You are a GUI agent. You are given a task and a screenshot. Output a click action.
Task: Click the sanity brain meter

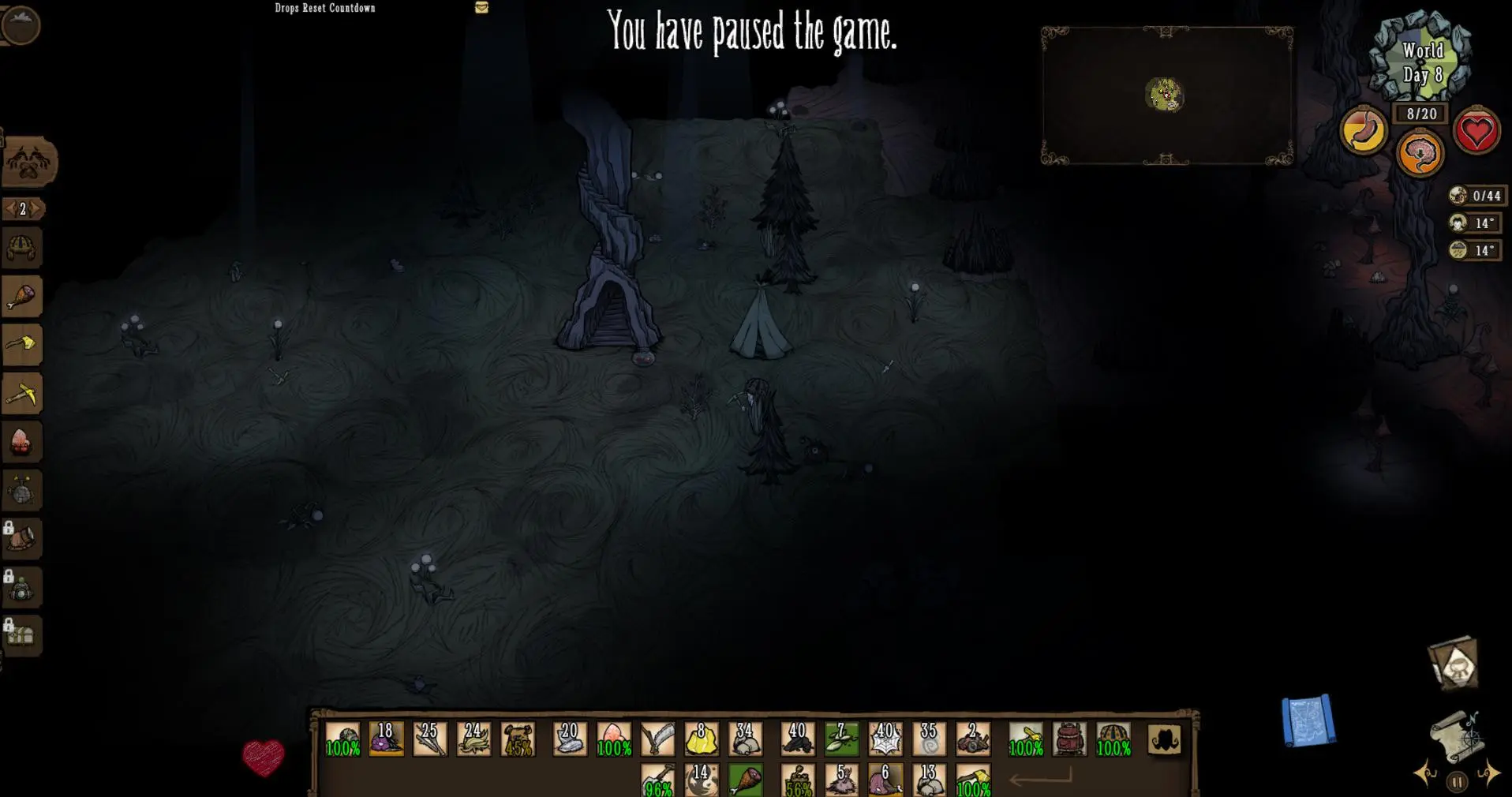pyautogui.click(x=1419, y=155)
